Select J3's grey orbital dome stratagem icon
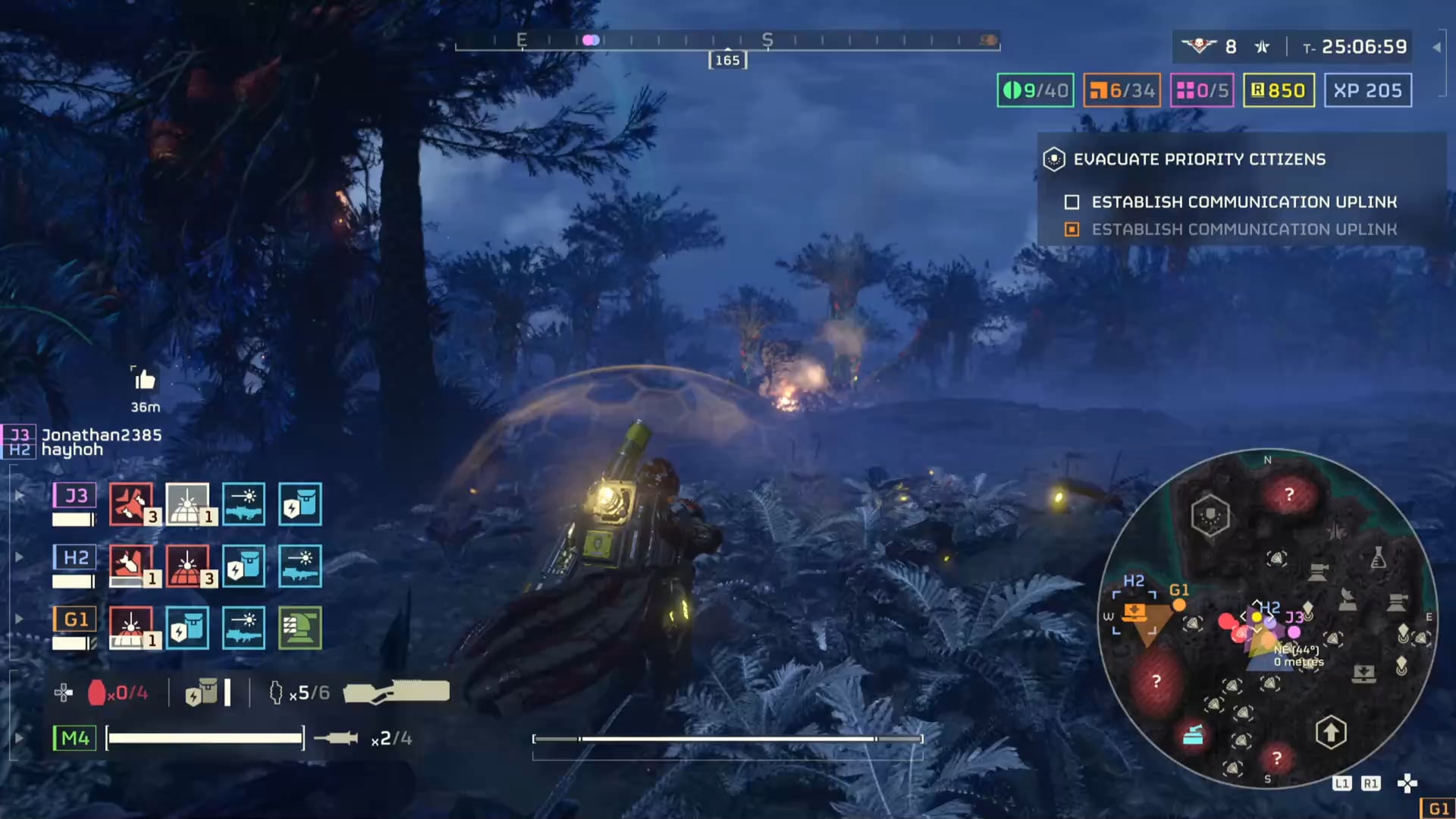The width and height of the screenshot is (1456, 819). (x=187, y=504)
